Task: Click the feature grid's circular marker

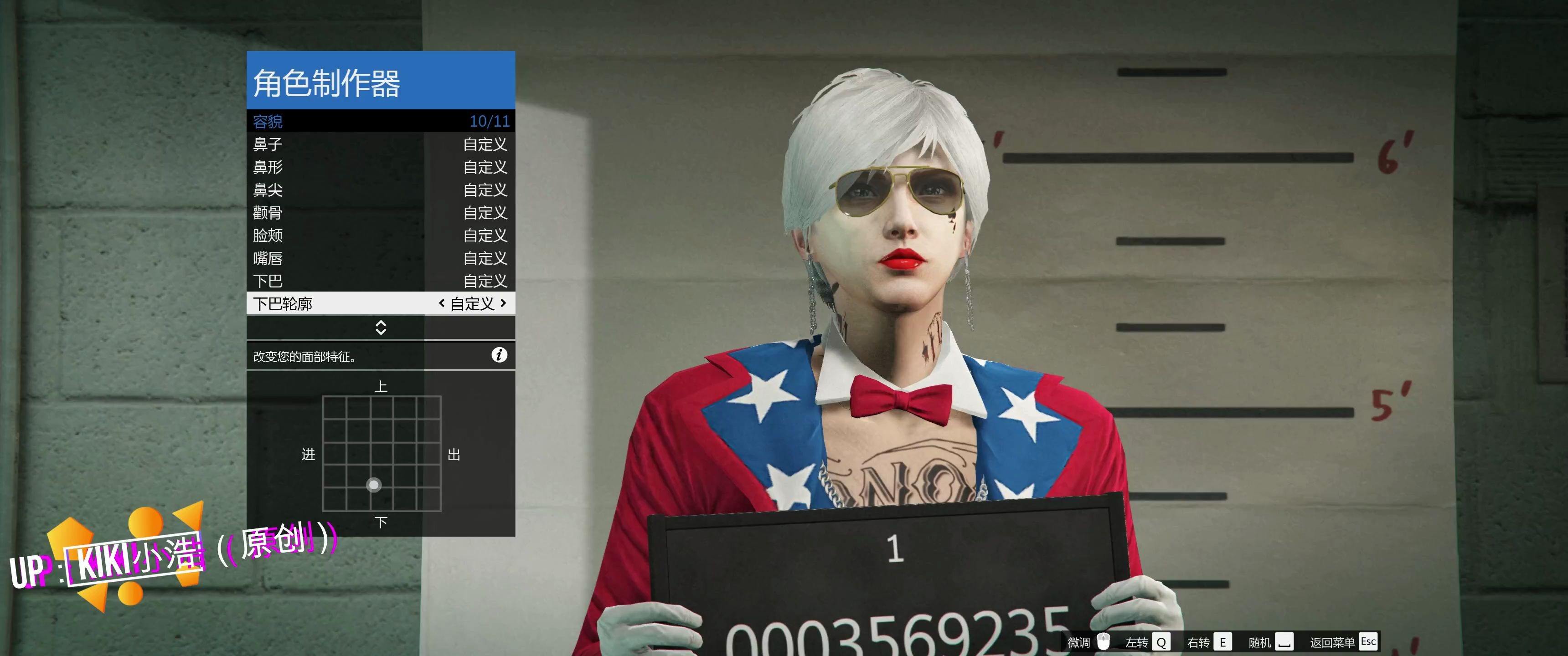Action: pyautogui.click(x=374, y=485)
